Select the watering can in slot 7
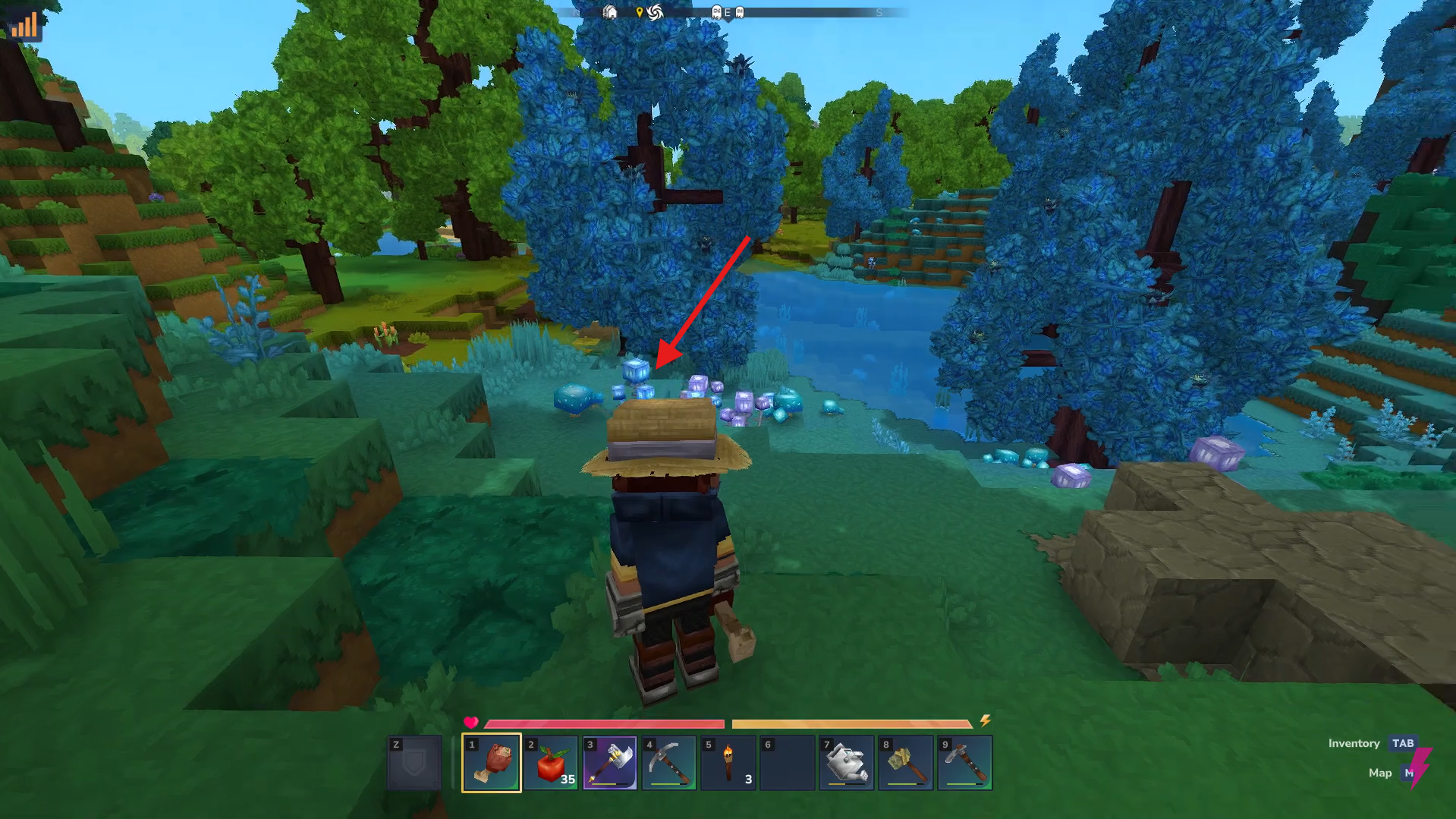This screenshot has width=1456, height=819. click(x=846, y=762)
